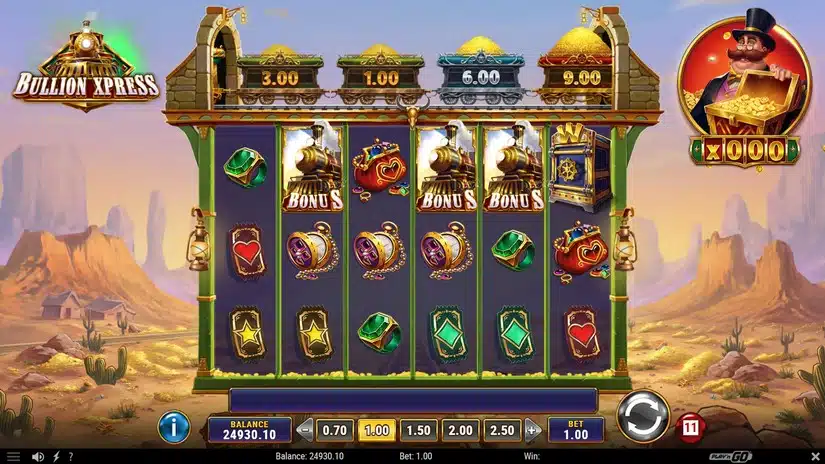The image size is (825, 464).
Task: Toggle the sound speaker icon
Action: coord(37,457)
